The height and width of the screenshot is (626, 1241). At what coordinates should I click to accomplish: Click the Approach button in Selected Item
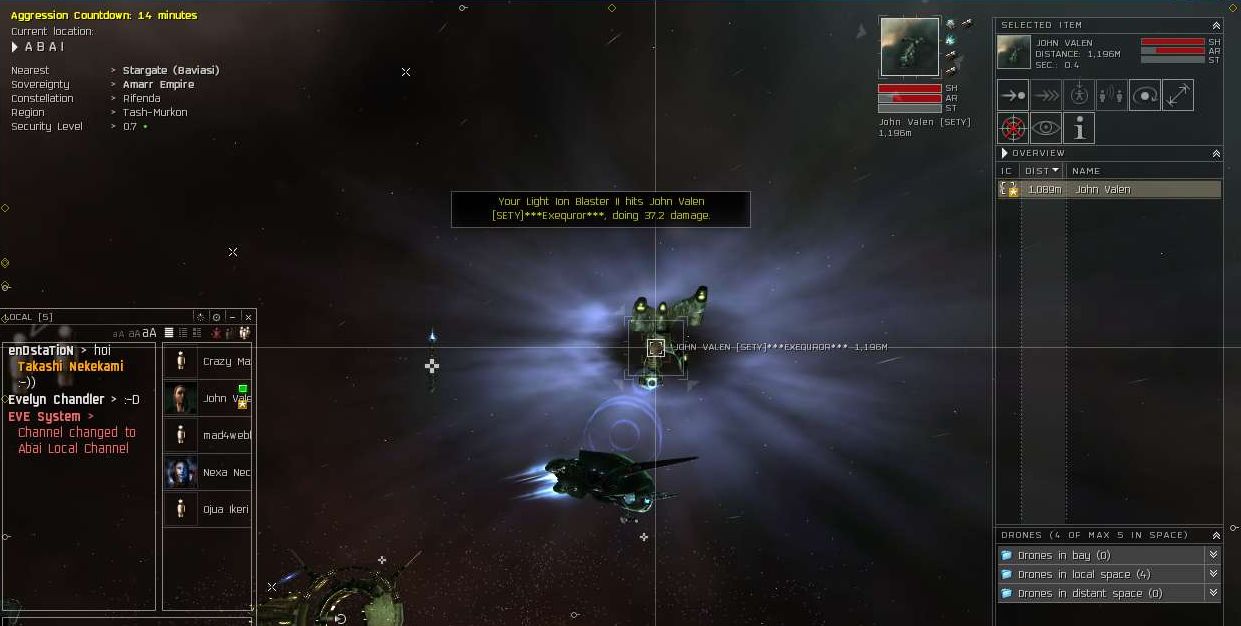pyautogui.click(x=1013, y=95)
